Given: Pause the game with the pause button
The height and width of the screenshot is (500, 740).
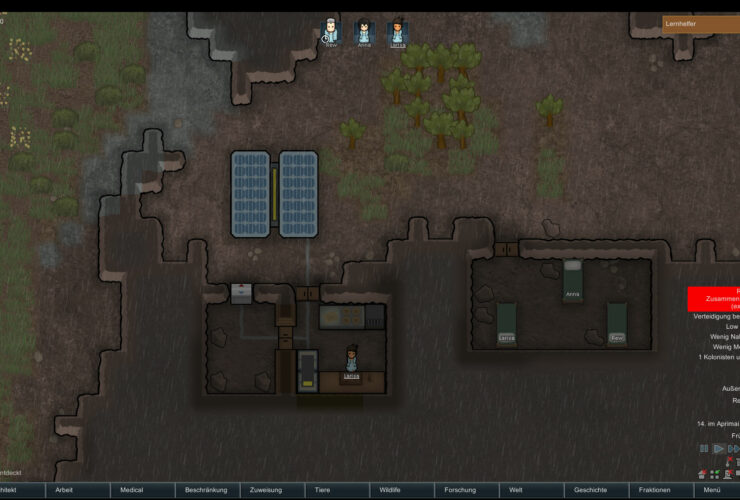Looking at the screenshot, I should pyautogui.click(x=704, y=449).
